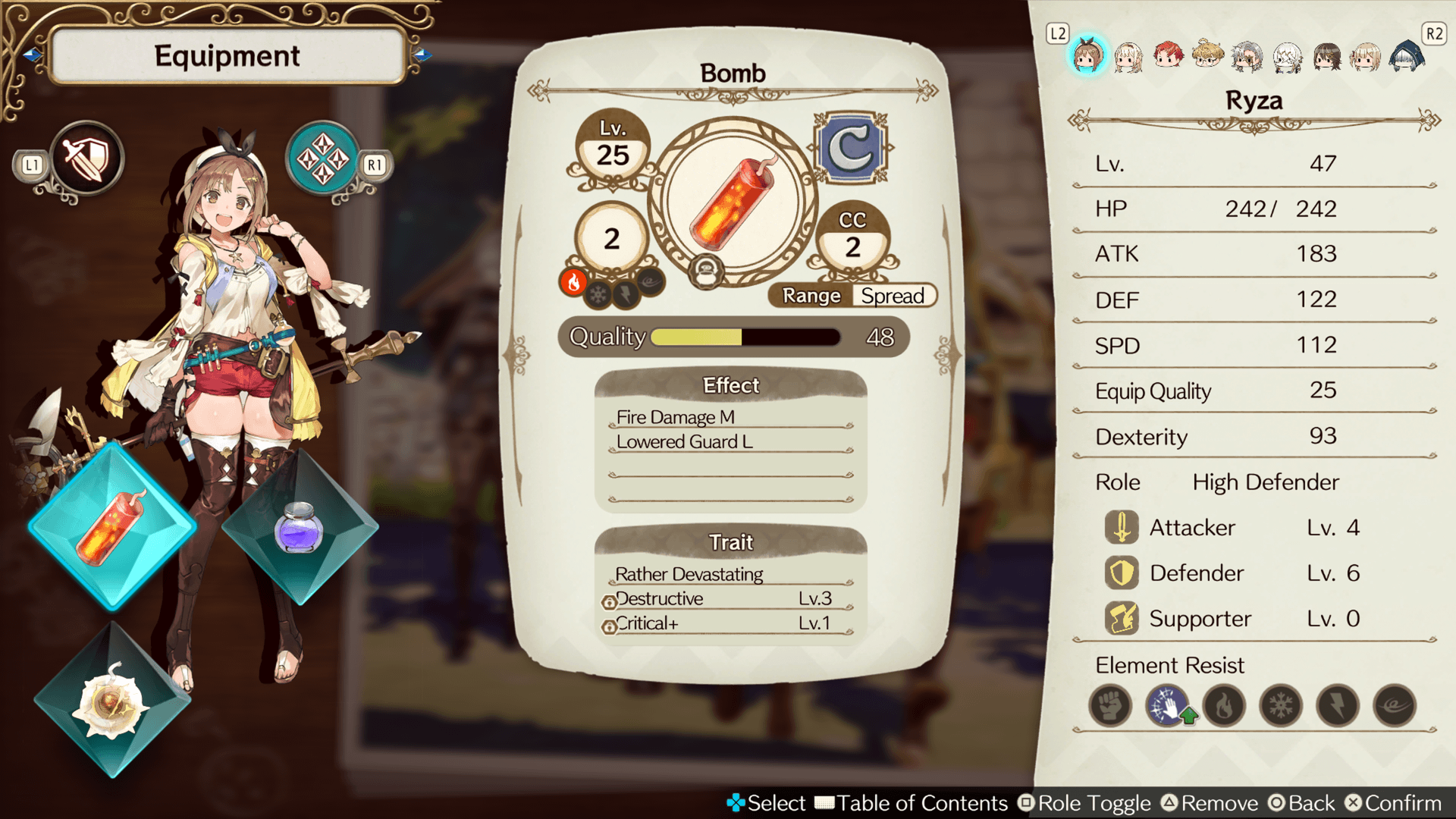Click the blue arrow right of Equipment title
Screen dimensions: 1456x819
(423, 55)
